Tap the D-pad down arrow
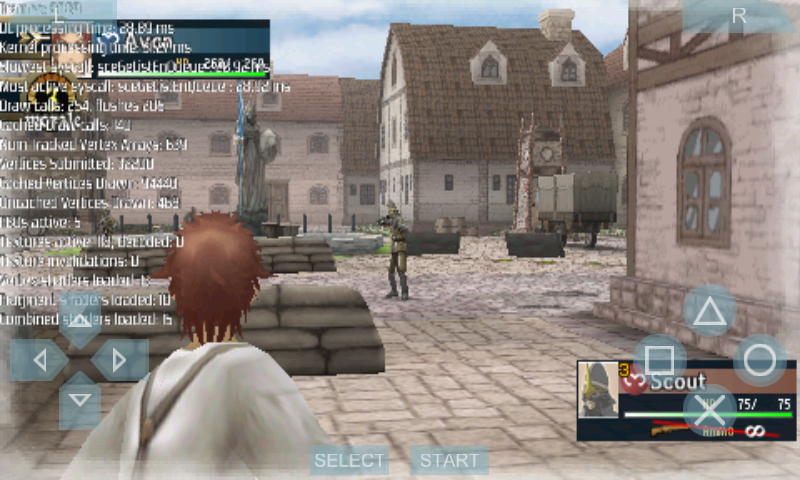 [79, 402]
